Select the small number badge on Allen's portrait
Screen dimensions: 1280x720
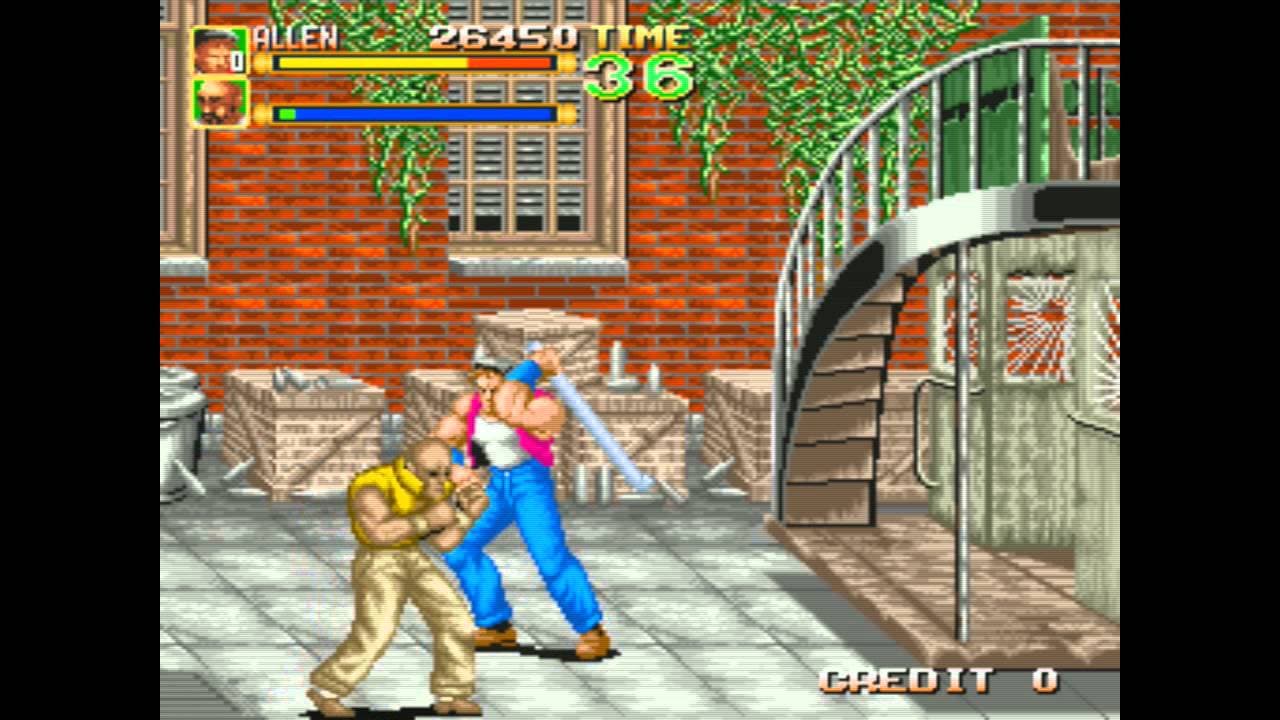[238, 62]
